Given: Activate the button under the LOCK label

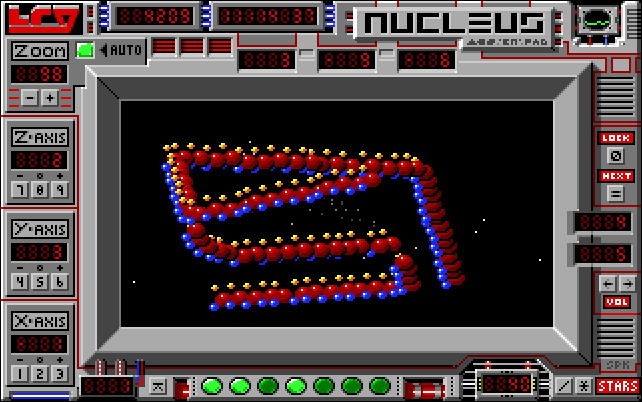Looking at the screenshot, I should [616, 156].
